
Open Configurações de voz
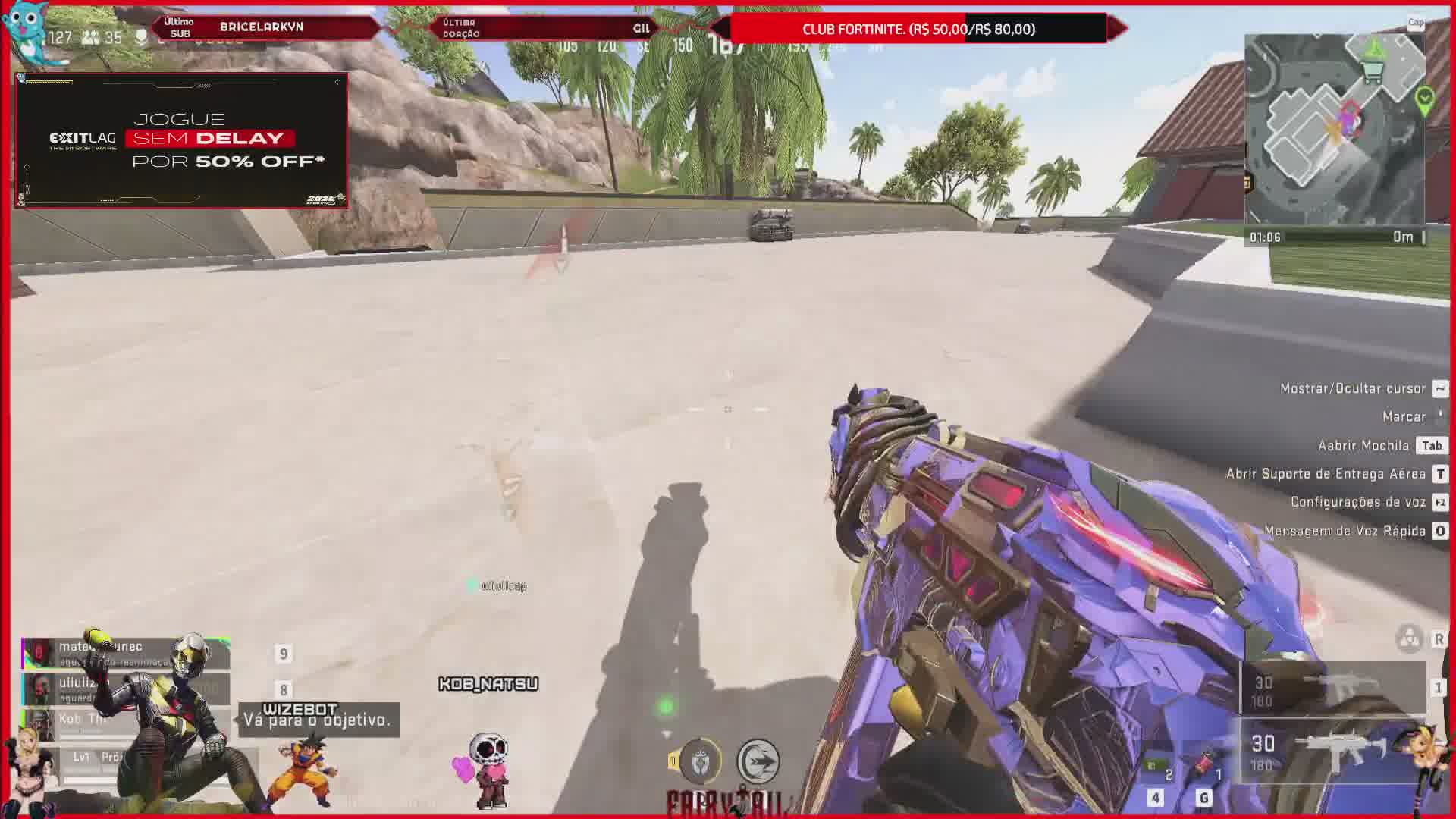pyautogui.click(x=1357, y=502)
